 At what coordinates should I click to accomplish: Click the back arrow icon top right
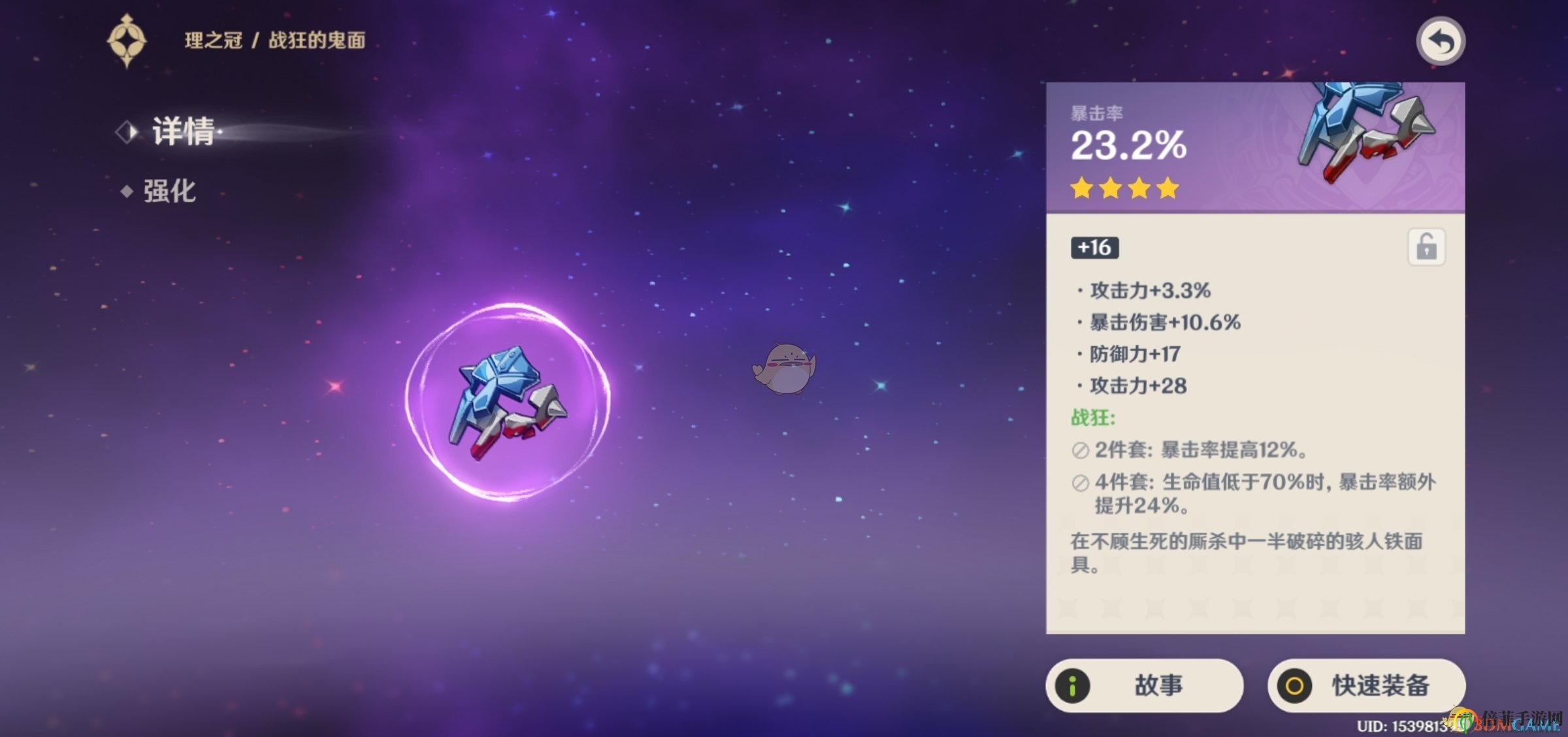click(1440, 40)
